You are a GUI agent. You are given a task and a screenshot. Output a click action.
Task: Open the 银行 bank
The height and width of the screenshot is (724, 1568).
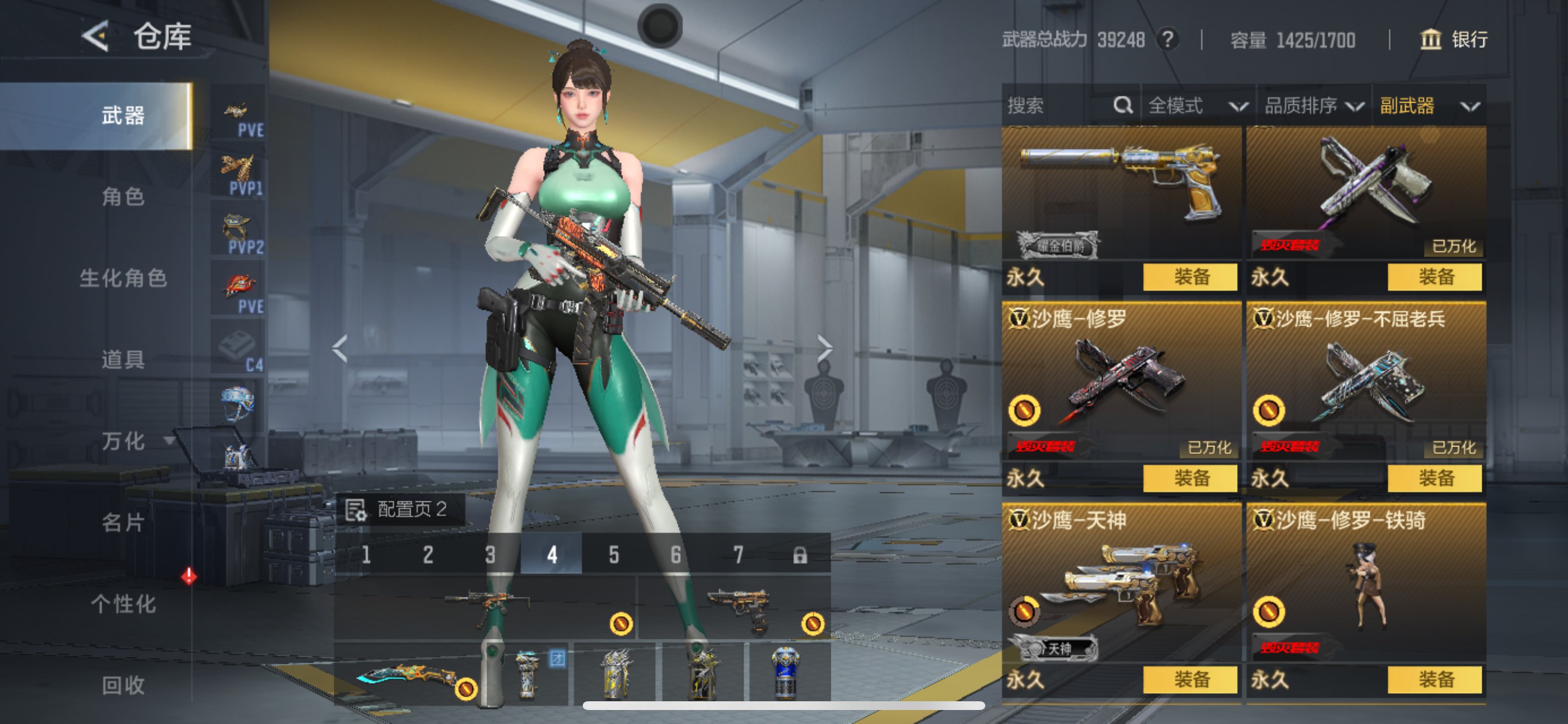click(x=1454, y=40)
